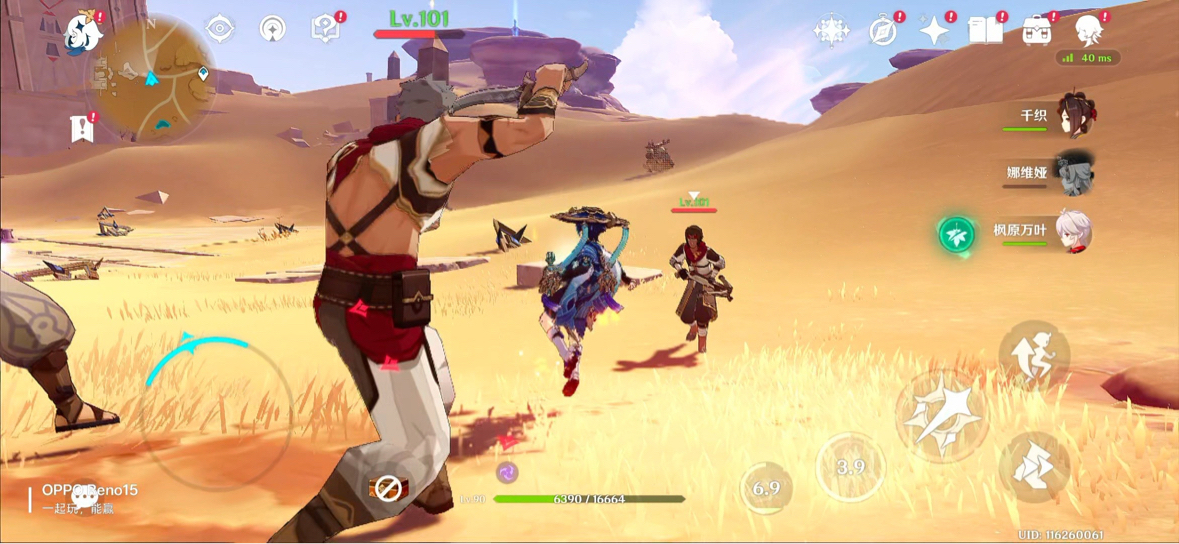Open the Paimon main menu
1179x544 pixels.
click(x=83, y=33)
